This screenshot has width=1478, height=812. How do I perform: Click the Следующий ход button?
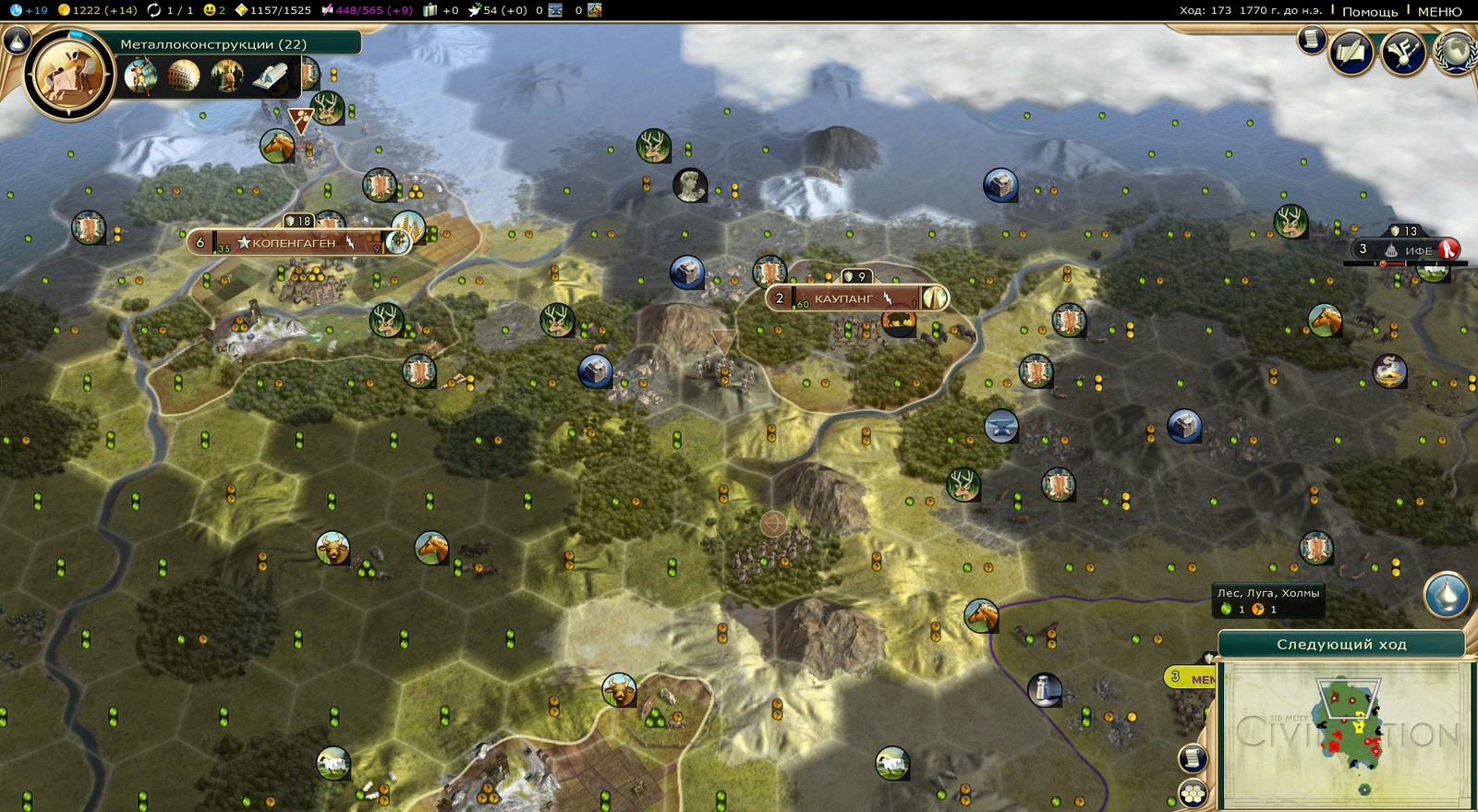[1340, 644]
